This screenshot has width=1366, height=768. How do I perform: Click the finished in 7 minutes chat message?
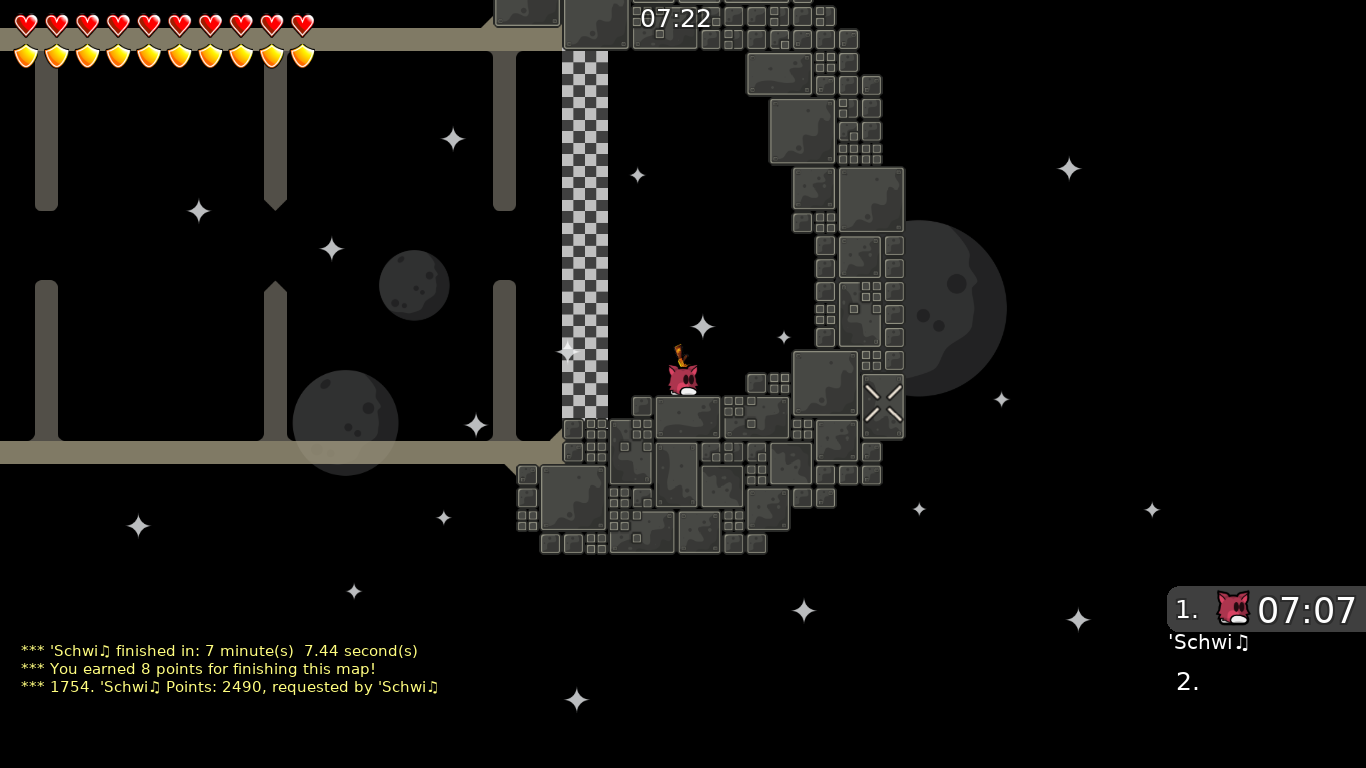(x=218, y=651)
